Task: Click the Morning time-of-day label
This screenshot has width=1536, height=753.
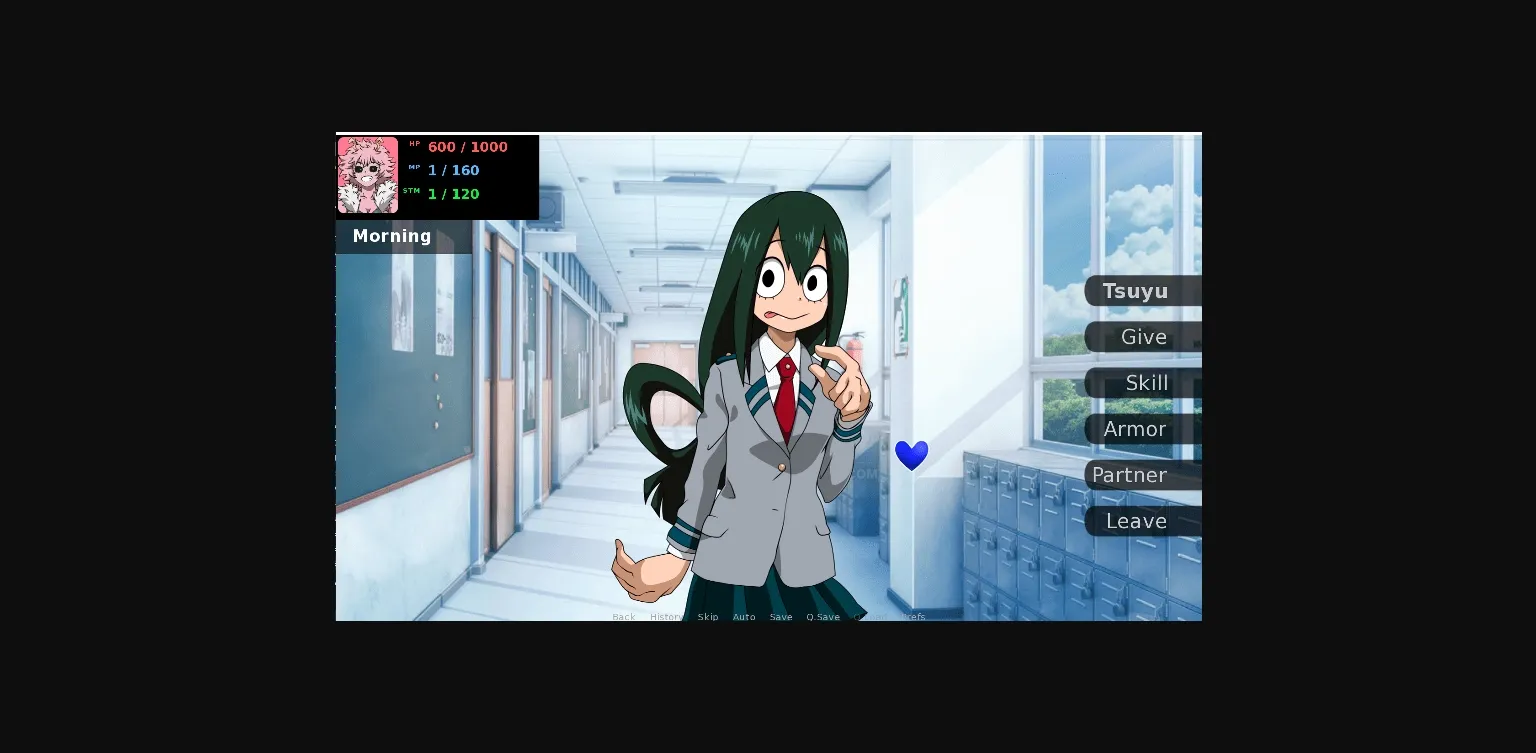Action: point(391,236)
